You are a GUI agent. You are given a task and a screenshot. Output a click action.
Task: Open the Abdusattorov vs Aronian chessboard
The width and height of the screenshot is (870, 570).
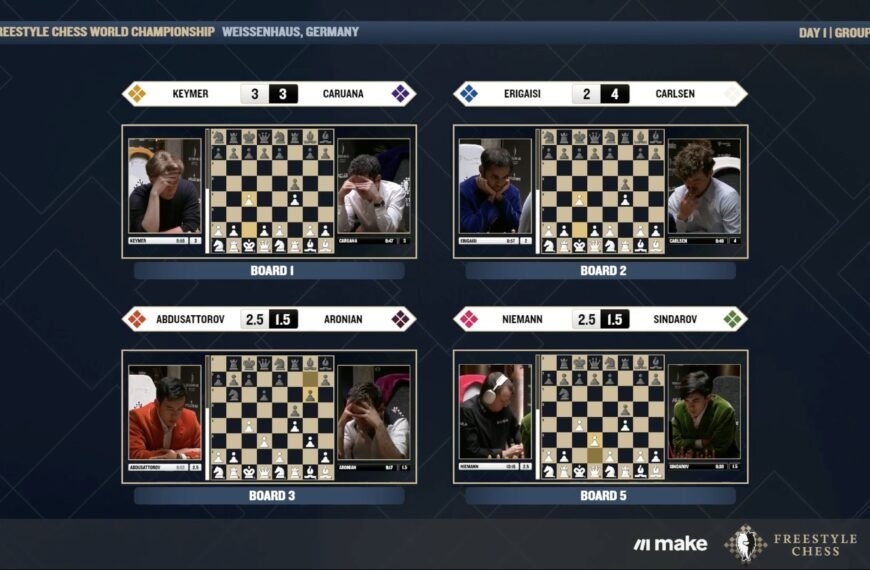[x=272, y=416]
